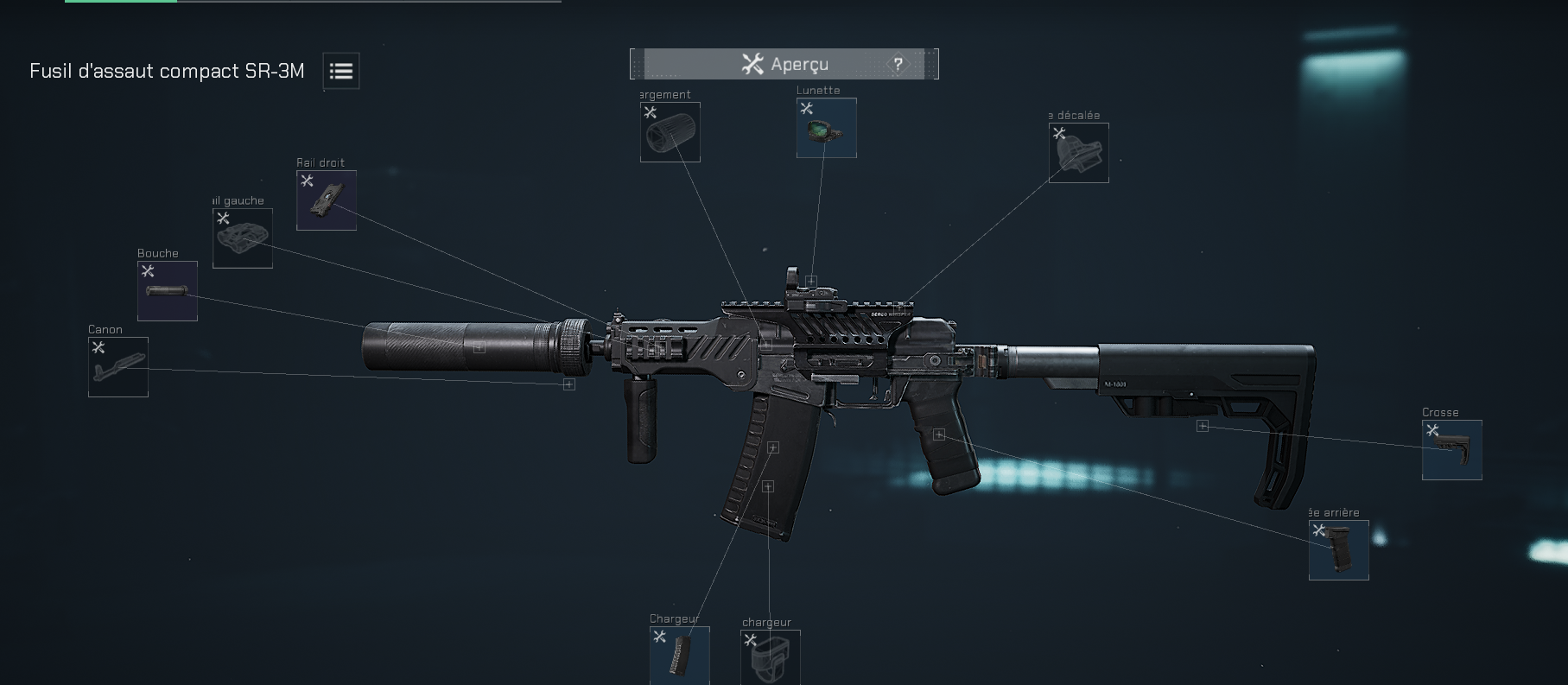Open the Rail droit attachment slot
This screenshot has height=685, width=1568.
coord(326,200)
